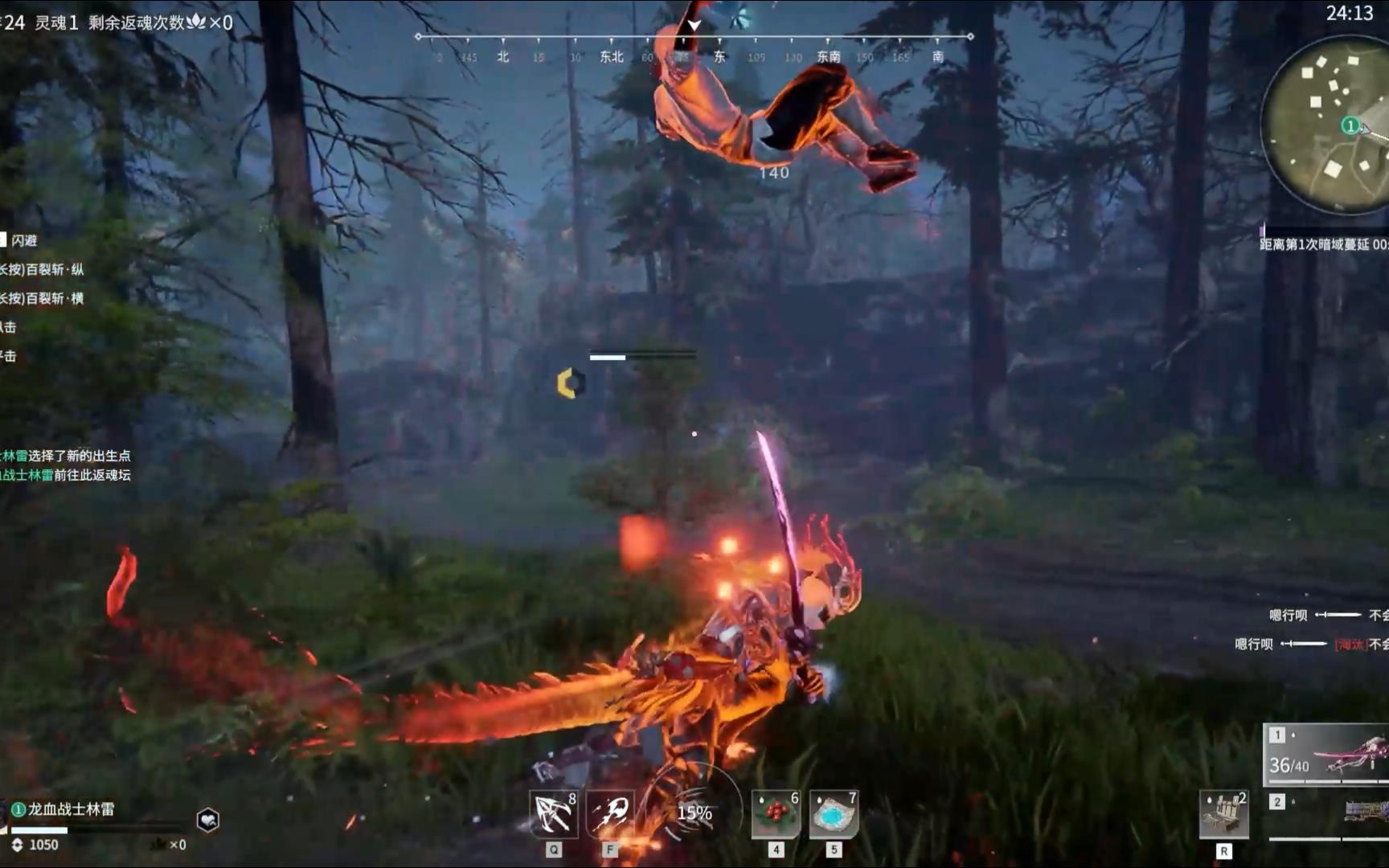Select the 闪避 entry in the move list
The width and height of the screenshot is (1389, 868).
pyautogui.click(x=24, y=240)
